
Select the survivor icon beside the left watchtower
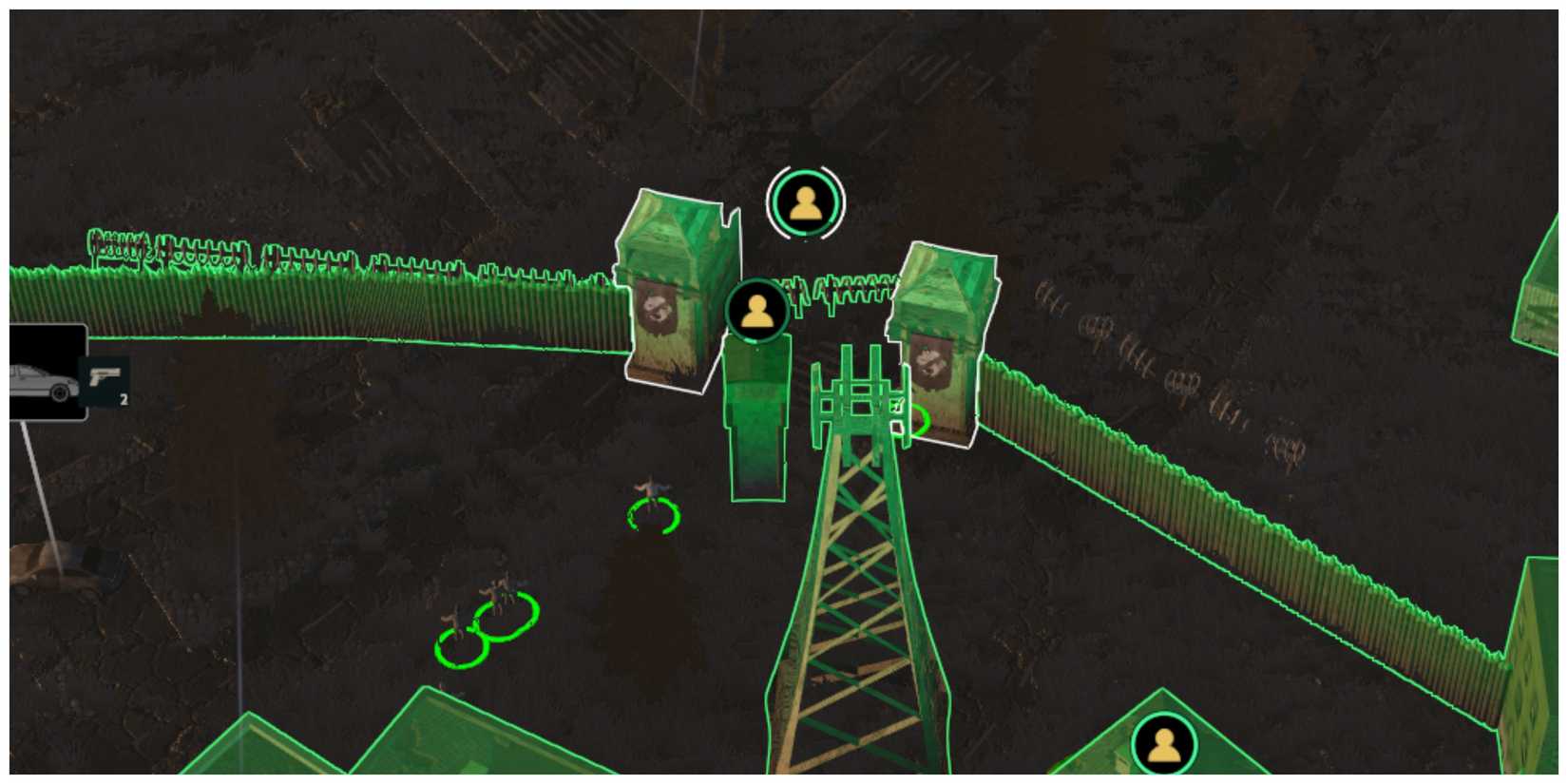tap(755, 311)
